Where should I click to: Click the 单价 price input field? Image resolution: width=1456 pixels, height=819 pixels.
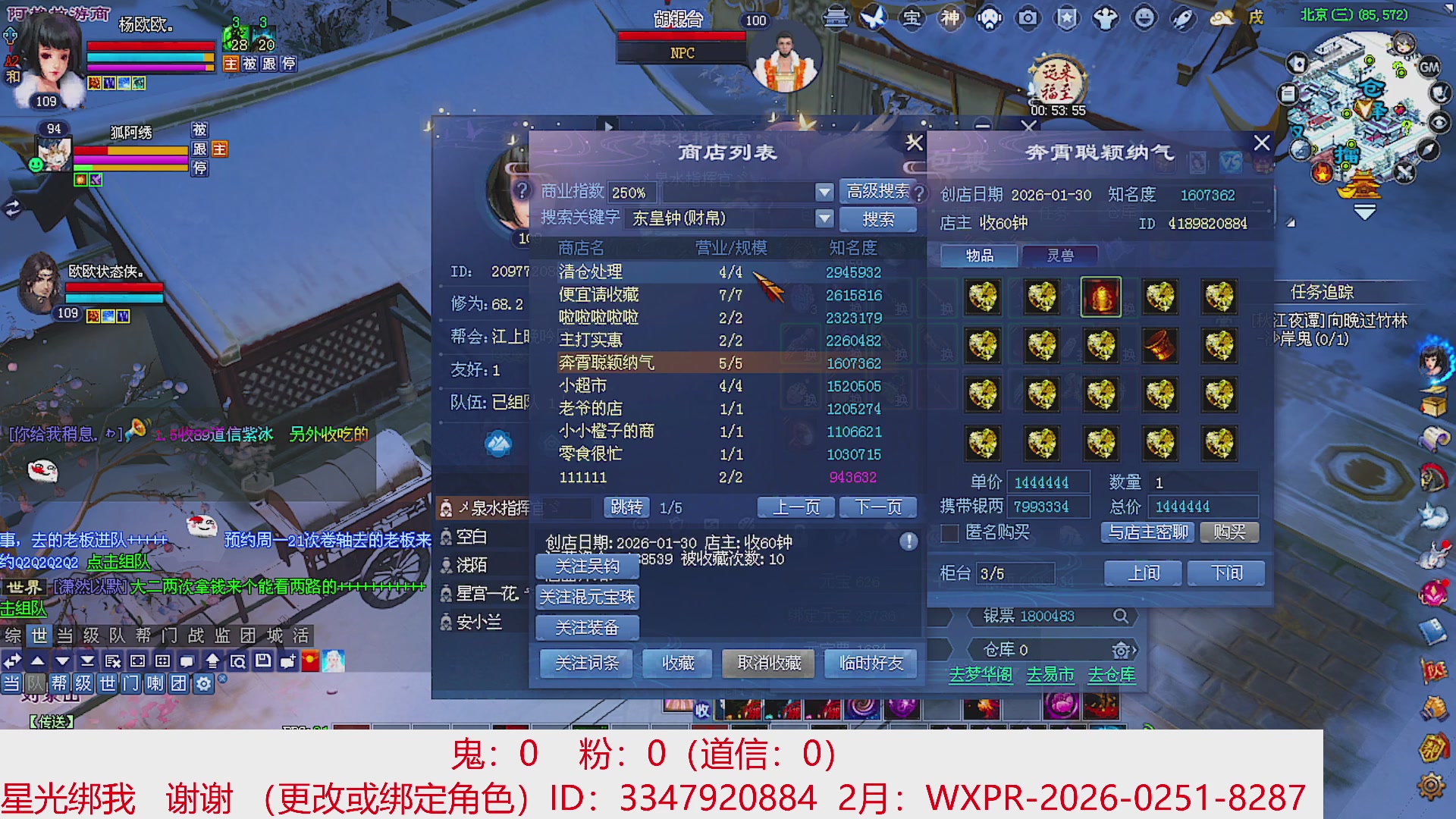tap(1050, 481)
